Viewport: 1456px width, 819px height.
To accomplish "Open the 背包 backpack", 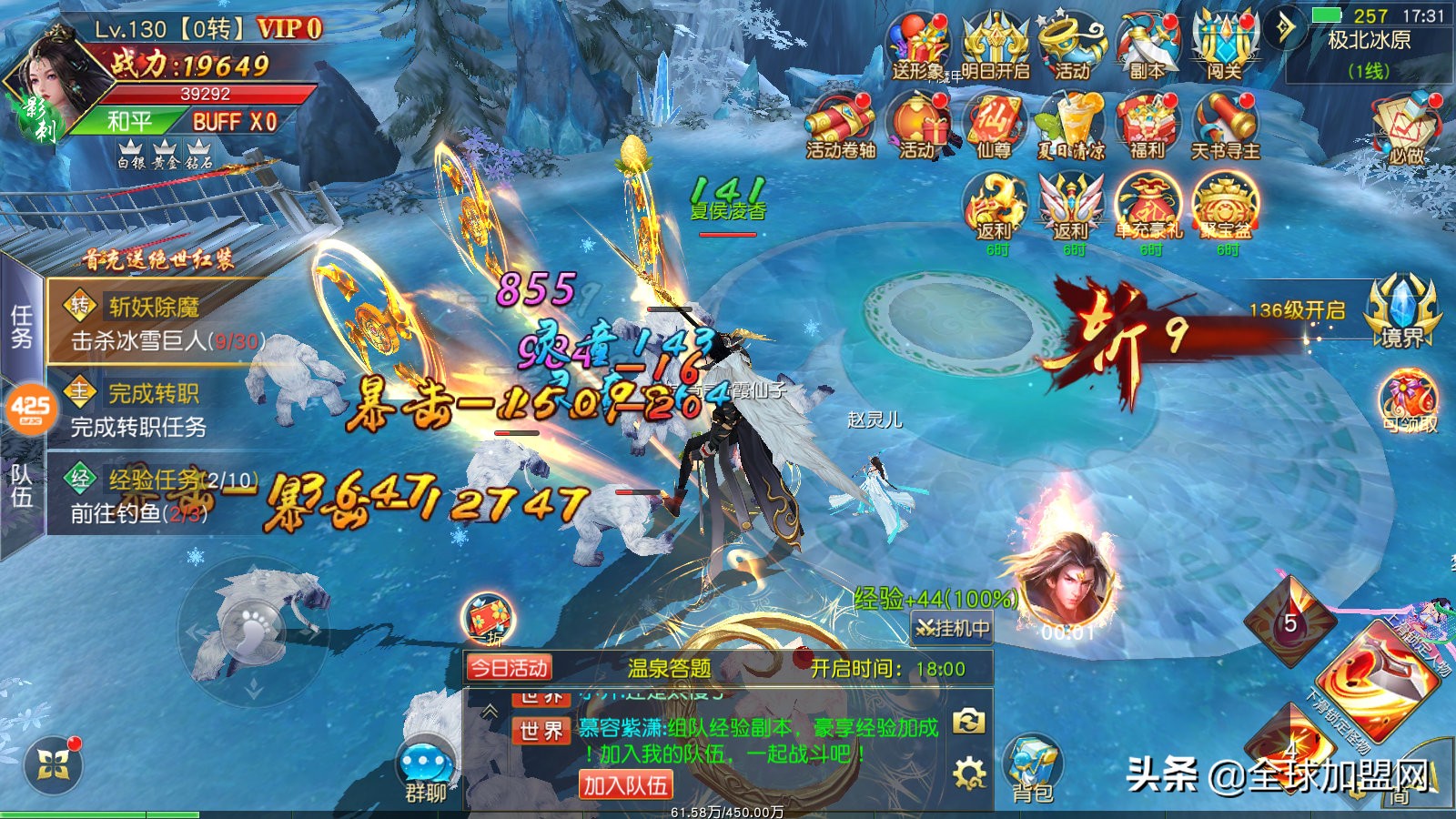I will [1032, 771].
